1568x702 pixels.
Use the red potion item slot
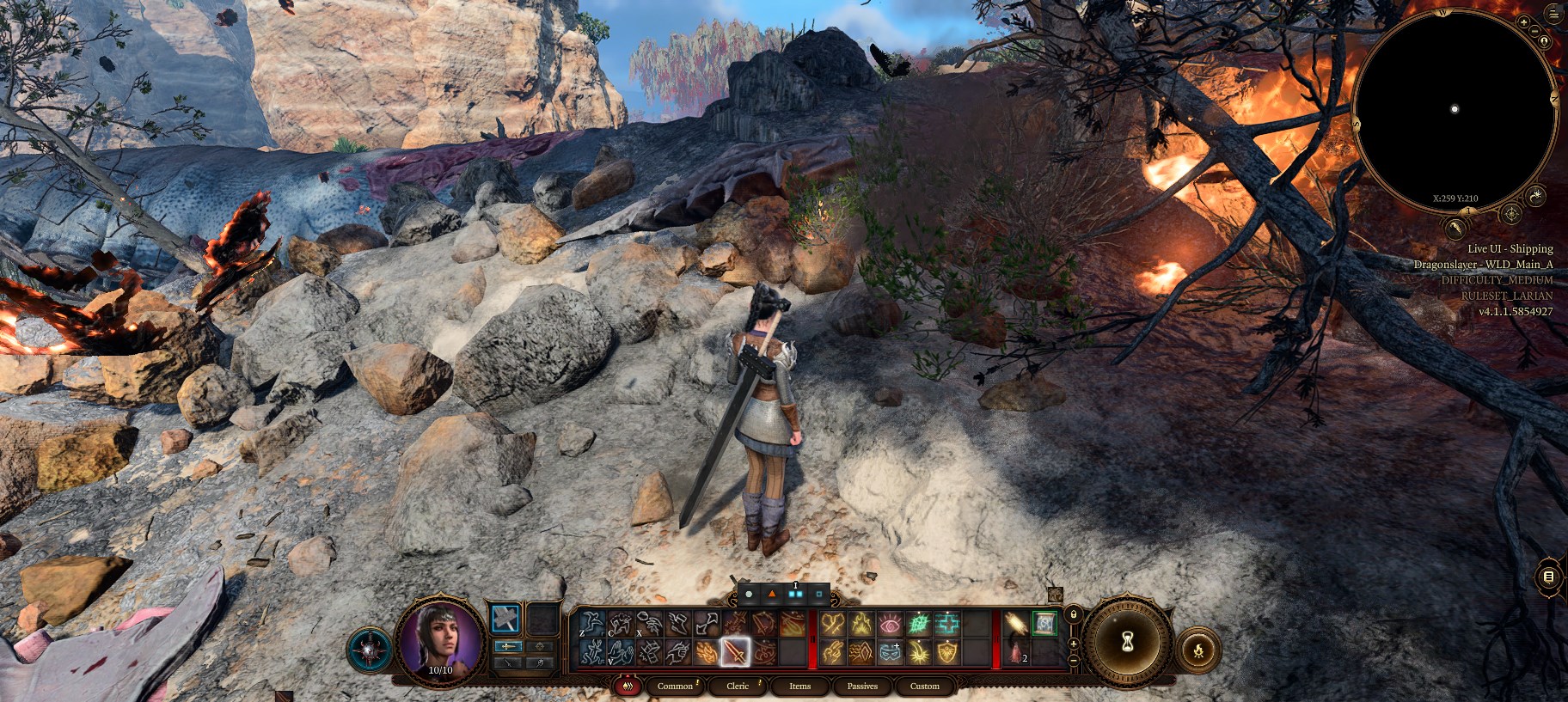click(1016, 652)
